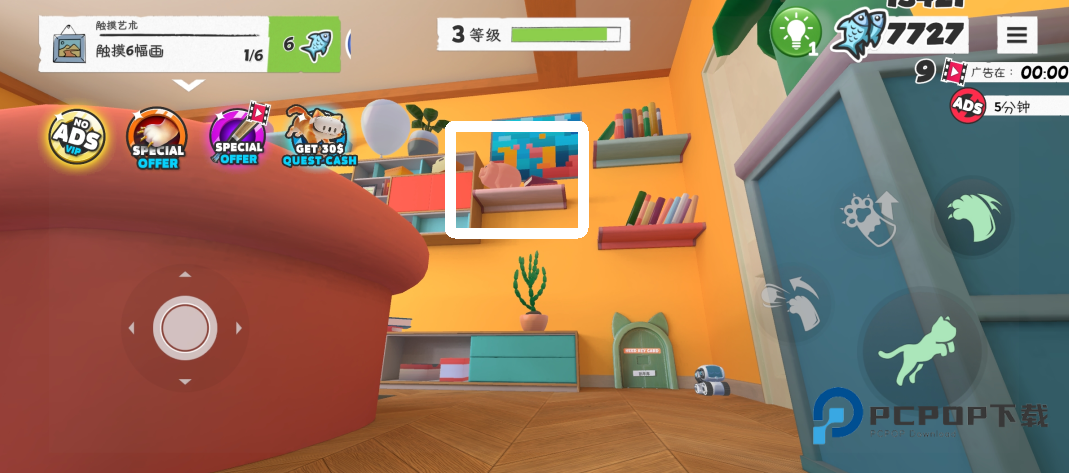The height and width of the screenshot is (473, 1069).
Task: Claim the Get 30$ Quest-Cash offer
Action: click(x=314, y=137)
